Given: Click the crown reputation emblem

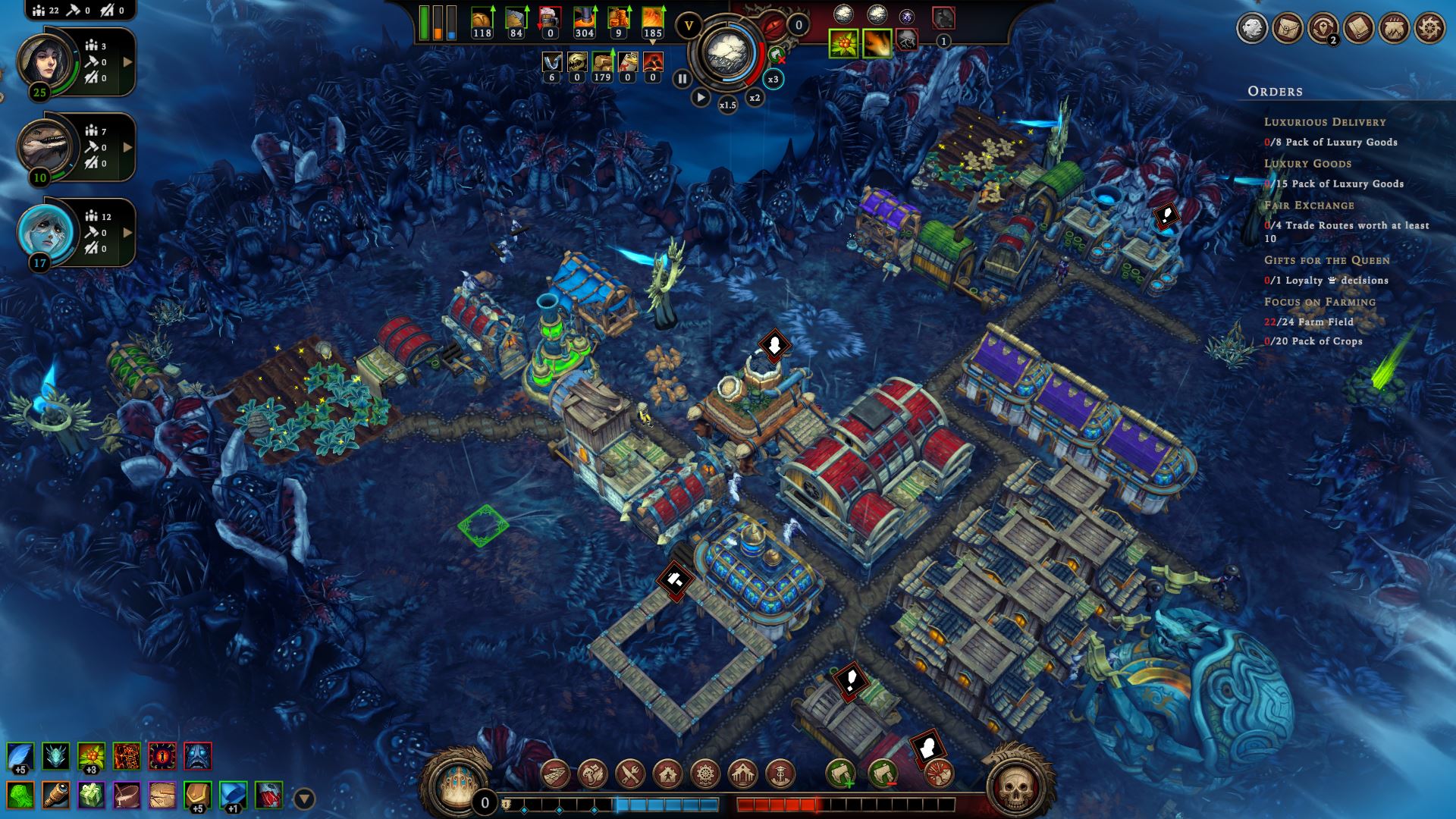Looking at the screenshot, I should pos(452,780).
